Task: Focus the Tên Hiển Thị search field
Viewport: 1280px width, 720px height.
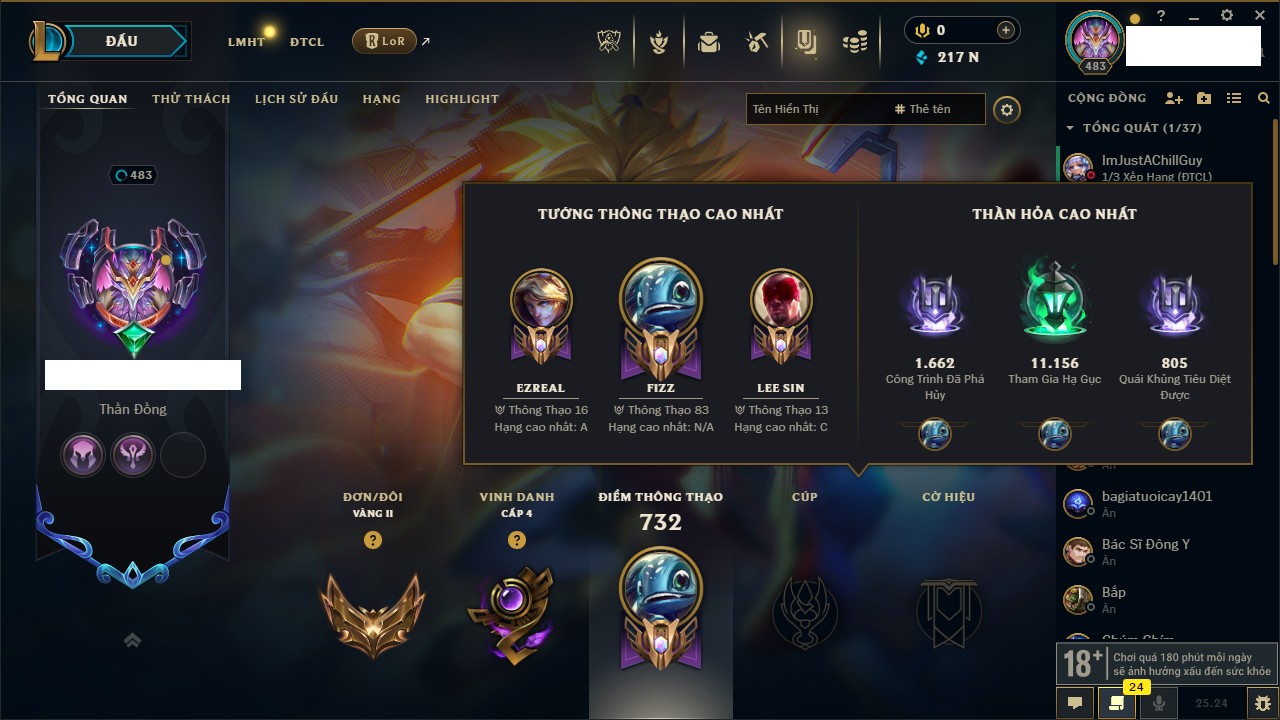Action: 815,109
